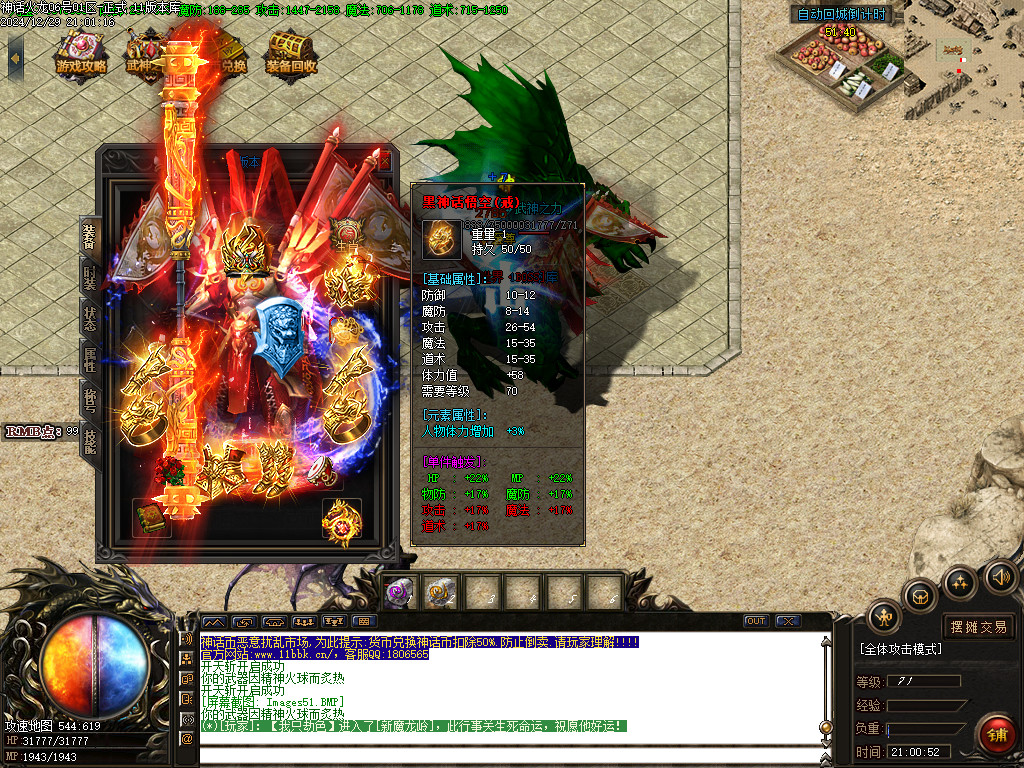Viewport: 1024px width, 768px height.
Task: Click the brown book slot in equipment panel
Action: tap(152, 518)
